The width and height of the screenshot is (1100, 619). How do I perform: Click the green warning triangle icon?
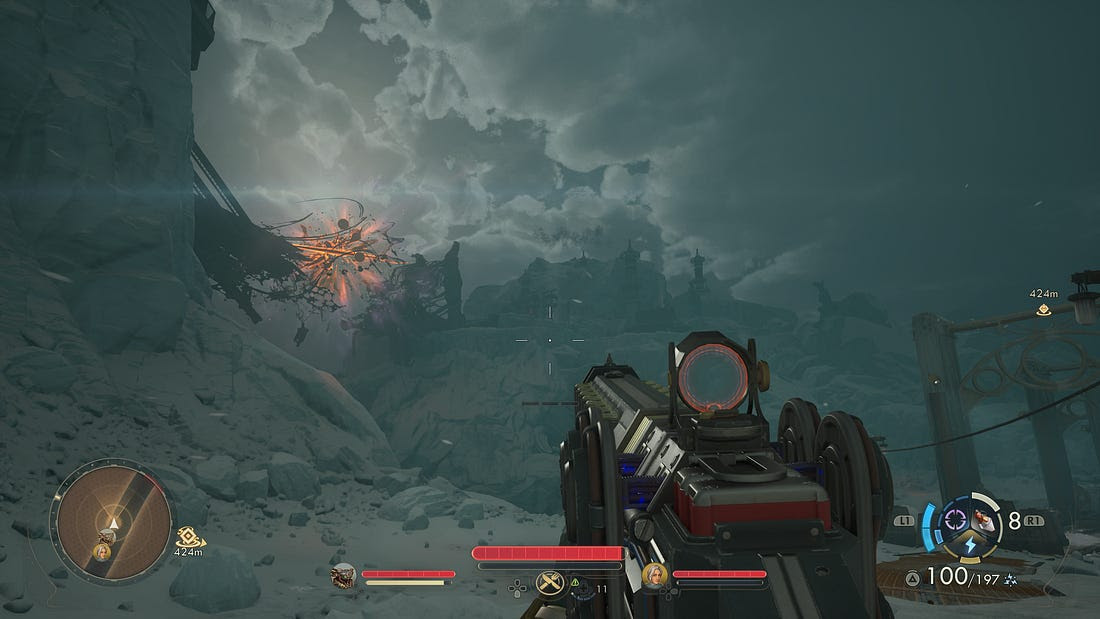pos(576,581)
